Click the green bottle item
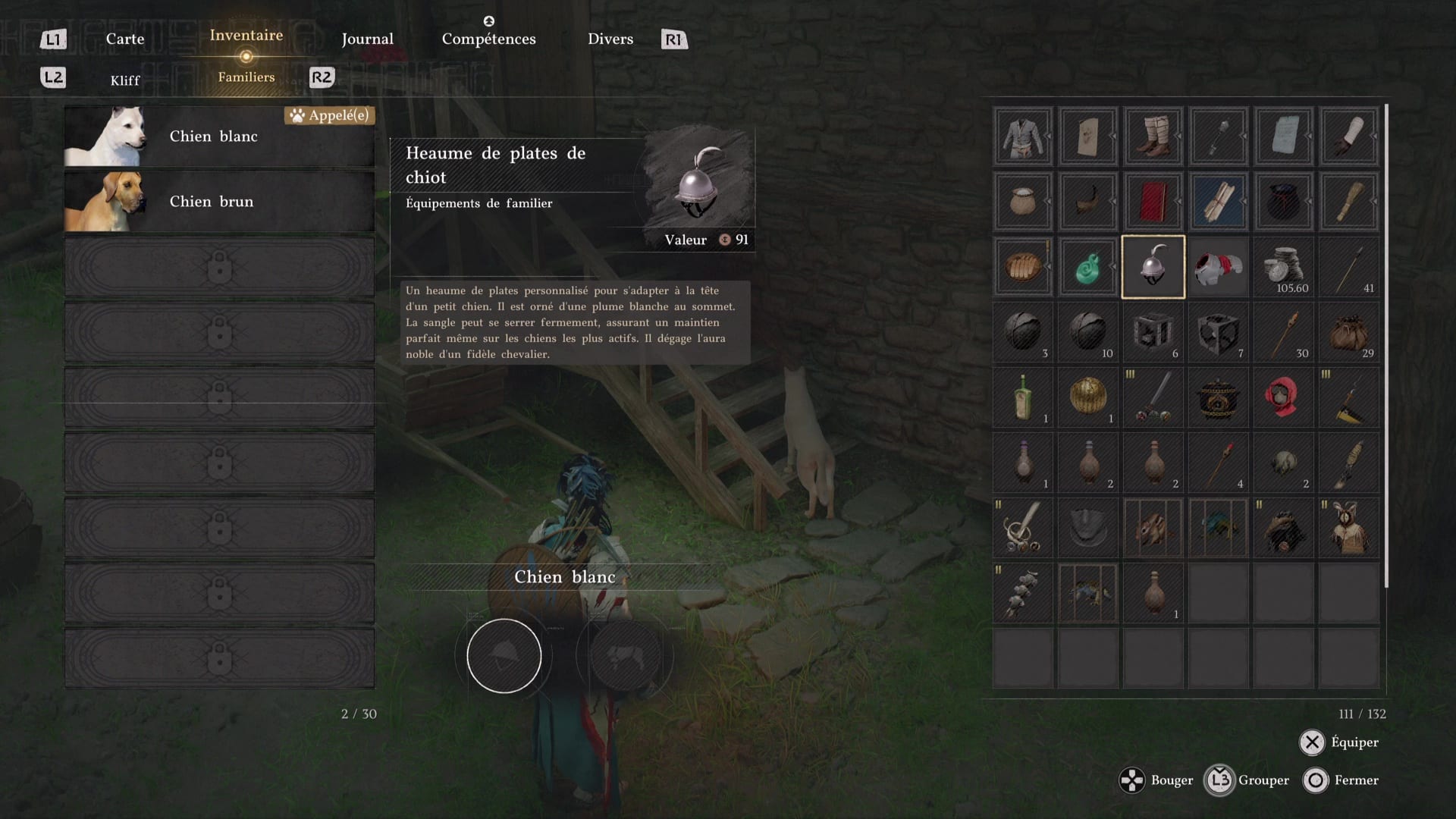1456x819 pixels. coord(1023,397)
